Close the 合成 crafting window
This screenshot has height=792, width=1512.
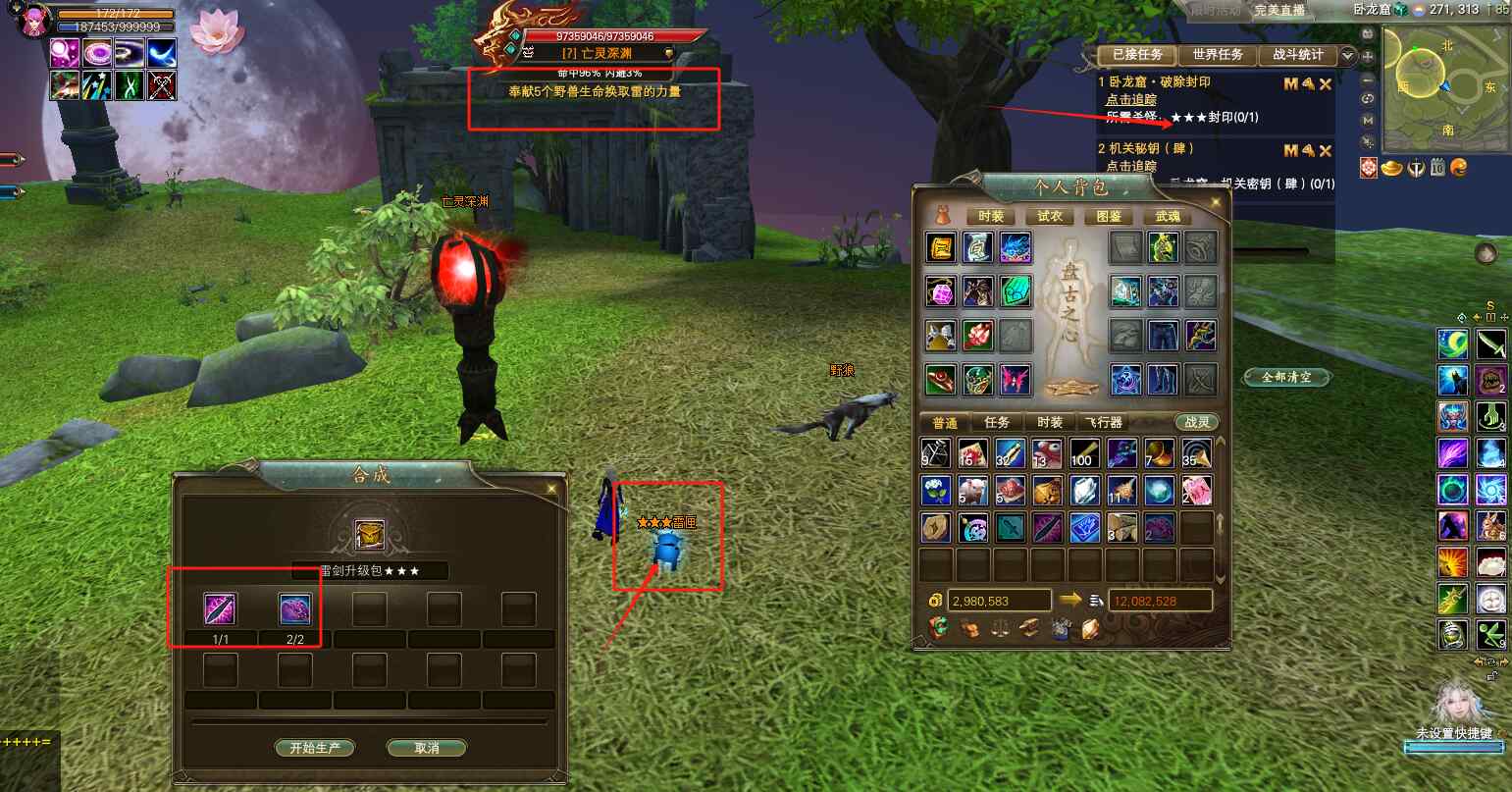tap(552, 488)
